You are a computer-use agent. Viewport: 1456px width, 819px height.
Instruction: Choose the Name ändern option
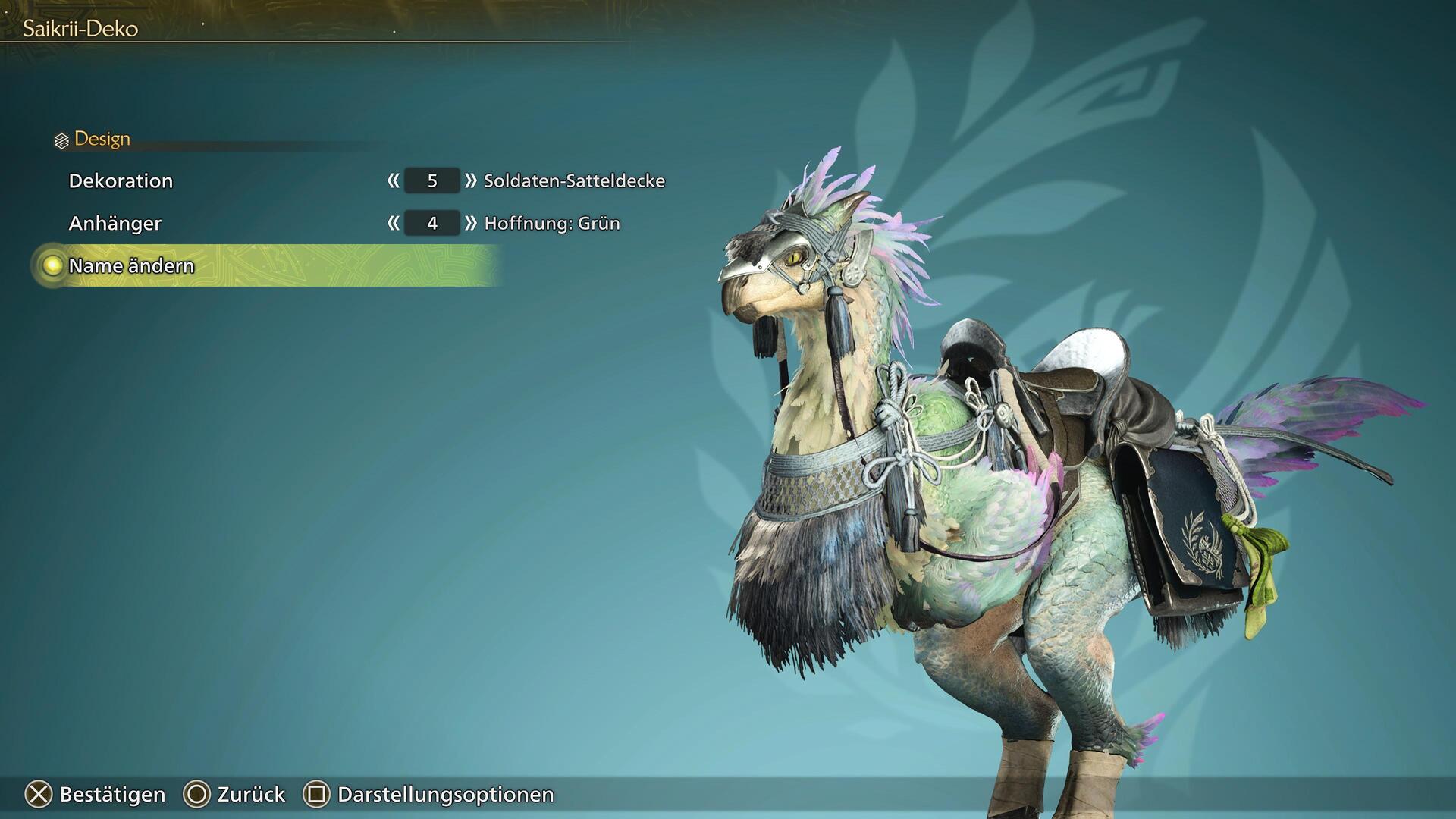point(131,266)
